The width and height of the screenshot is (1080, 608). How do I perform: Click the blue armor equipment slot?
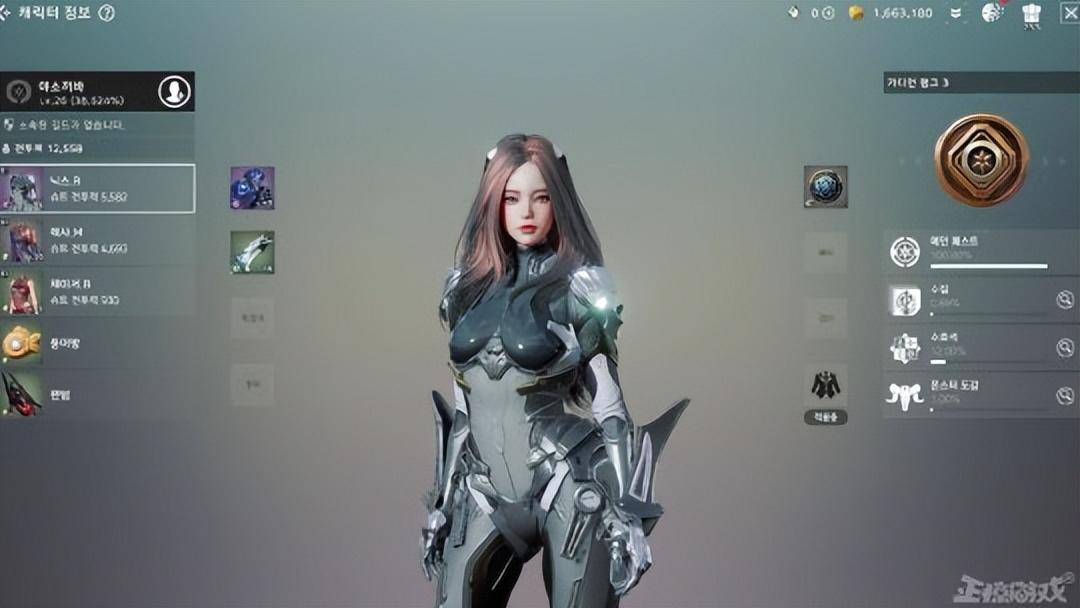252,188
